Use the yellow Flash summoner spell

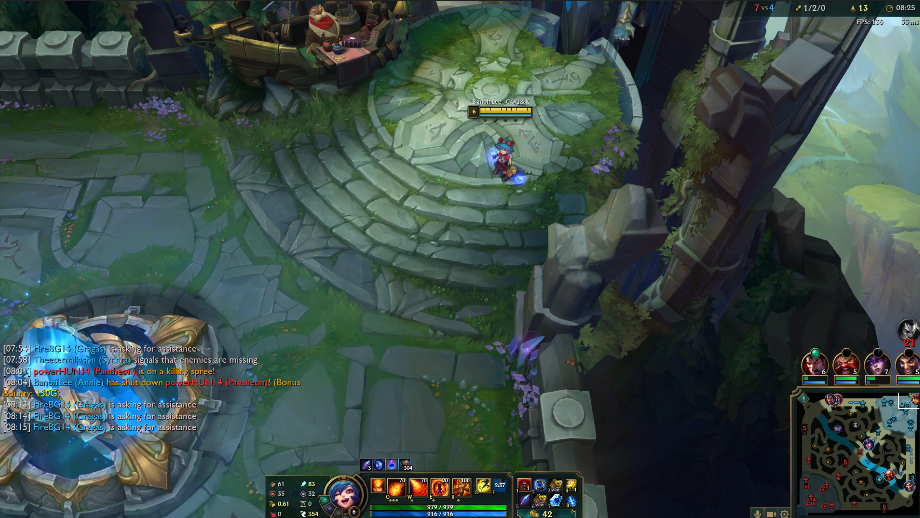[x=483, y=485]
